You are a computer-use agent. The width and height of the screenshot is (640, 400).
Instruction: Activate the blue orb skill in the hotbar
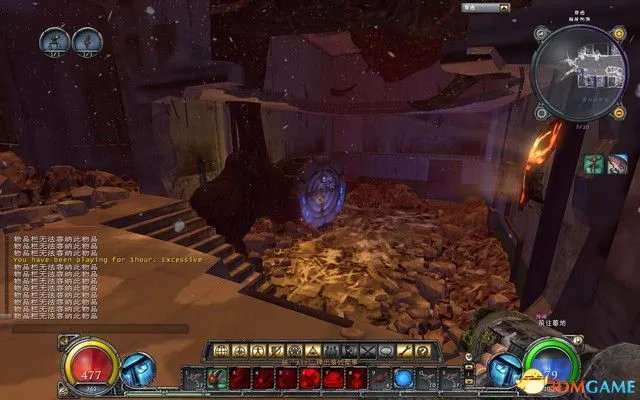point(403,378)
